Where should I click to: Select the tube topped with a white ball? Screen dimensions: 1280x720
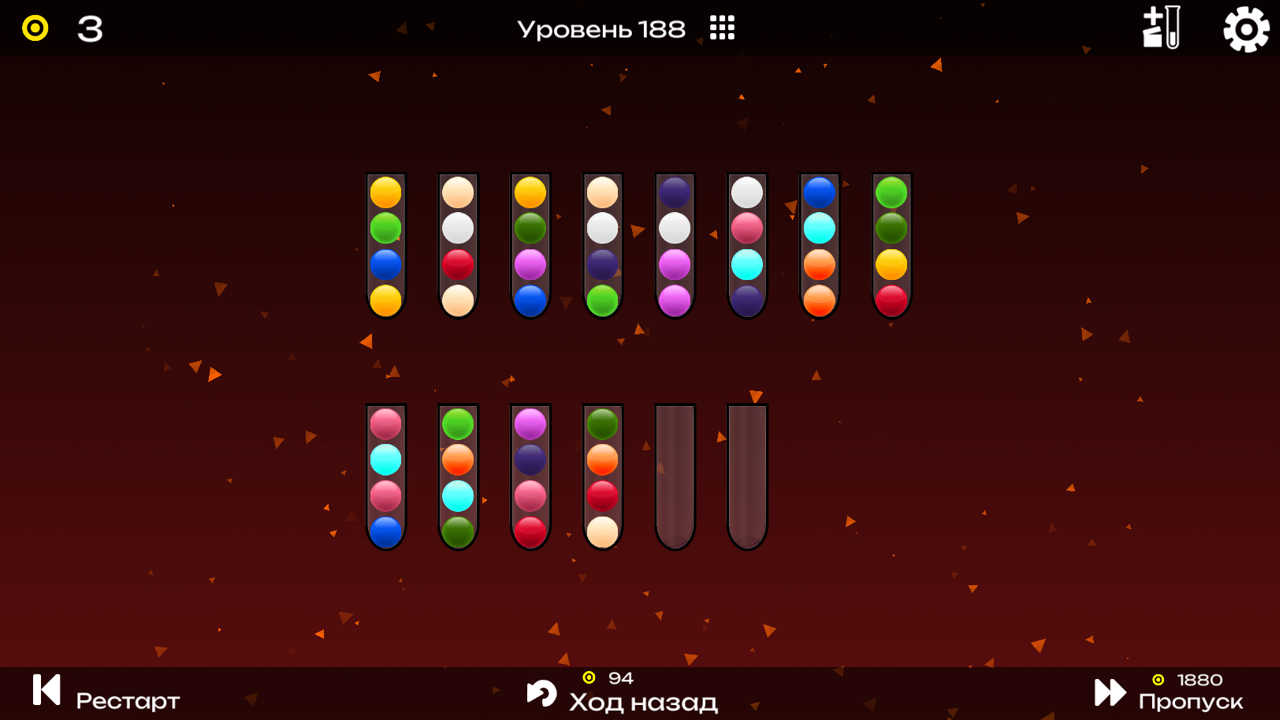click(746, 245)
